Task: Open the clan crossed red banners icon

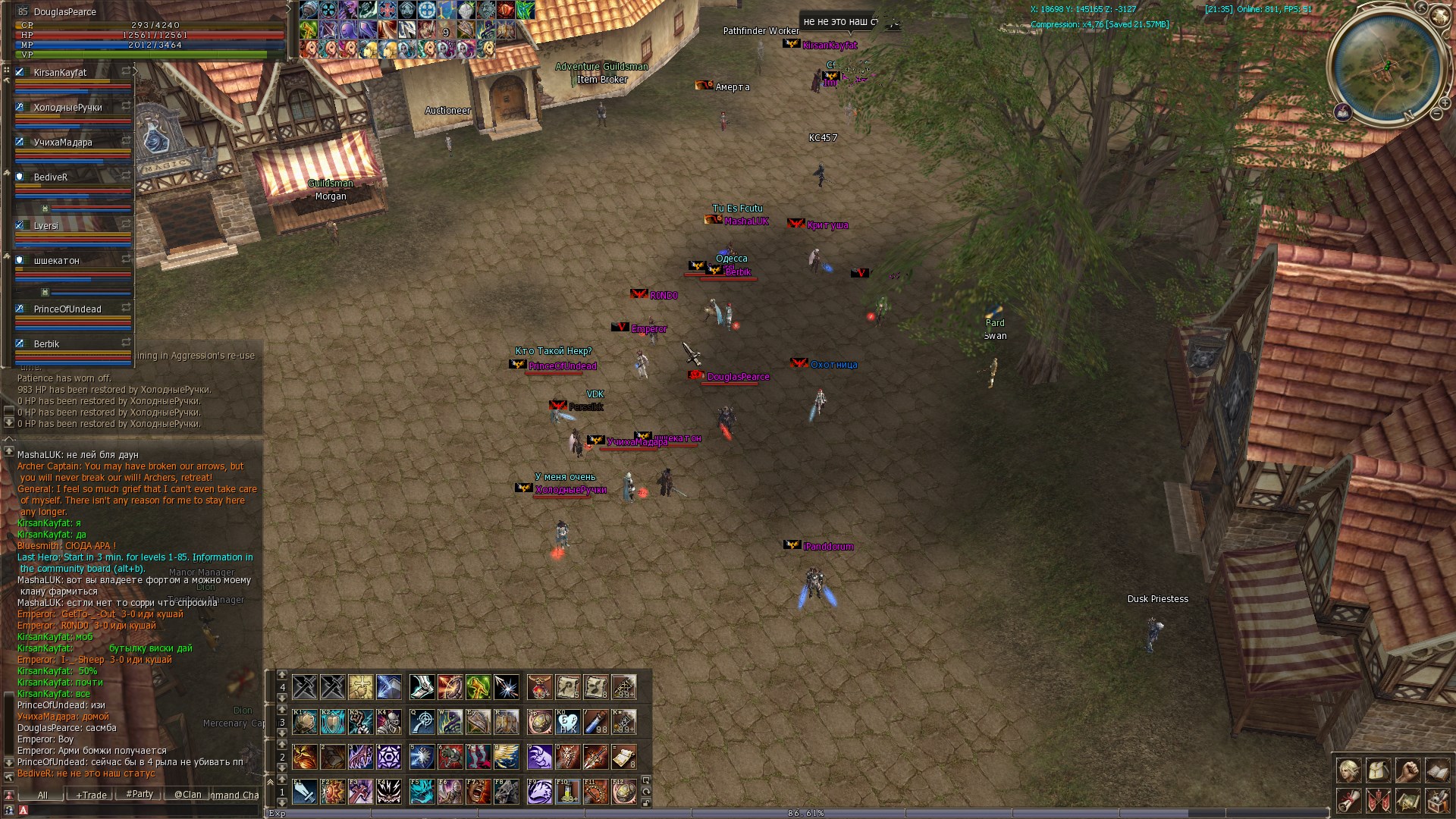Action: [1378, 800]
